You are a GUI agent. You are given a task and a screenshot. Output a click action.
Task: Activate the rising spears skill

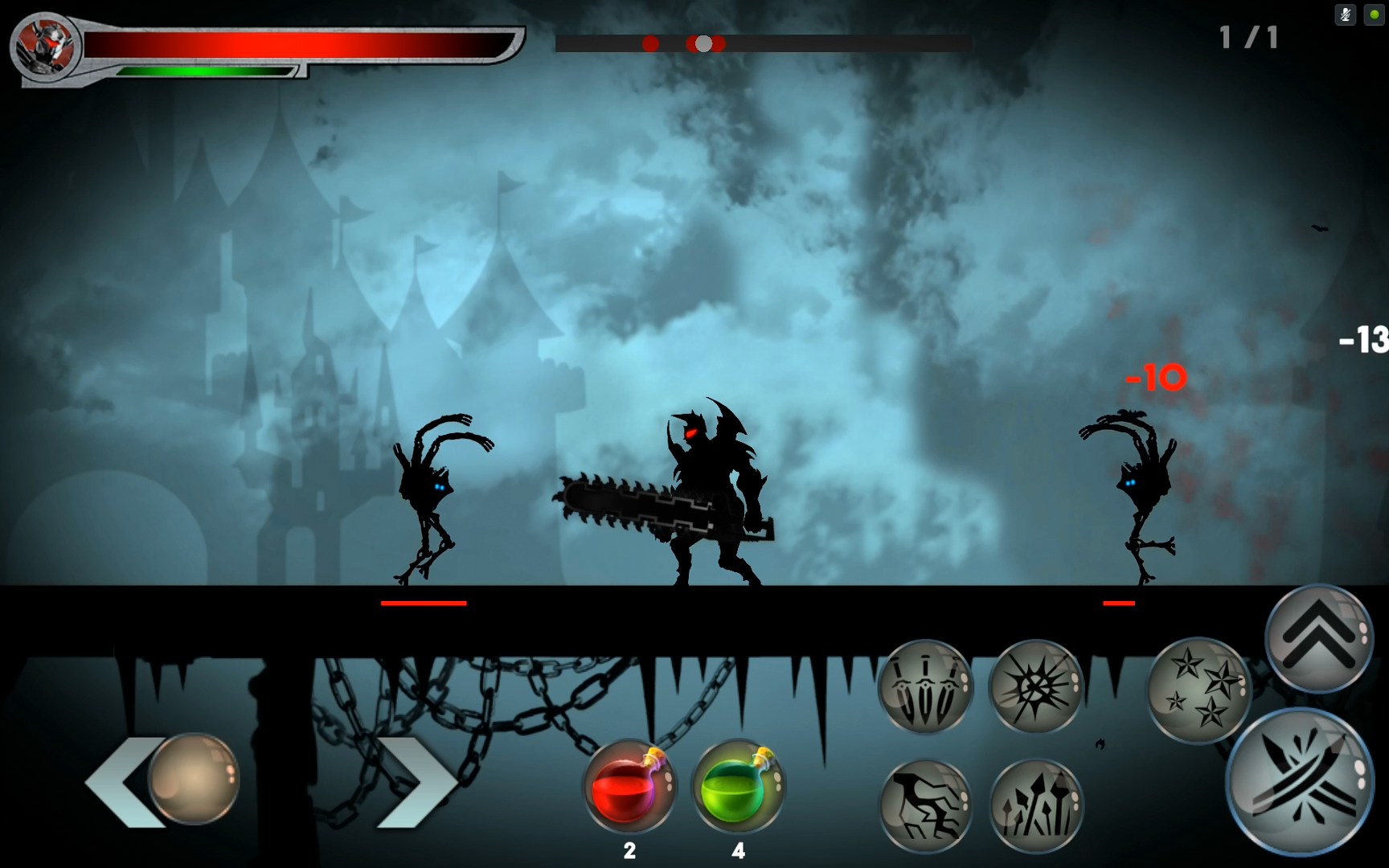coord(1035,804)
